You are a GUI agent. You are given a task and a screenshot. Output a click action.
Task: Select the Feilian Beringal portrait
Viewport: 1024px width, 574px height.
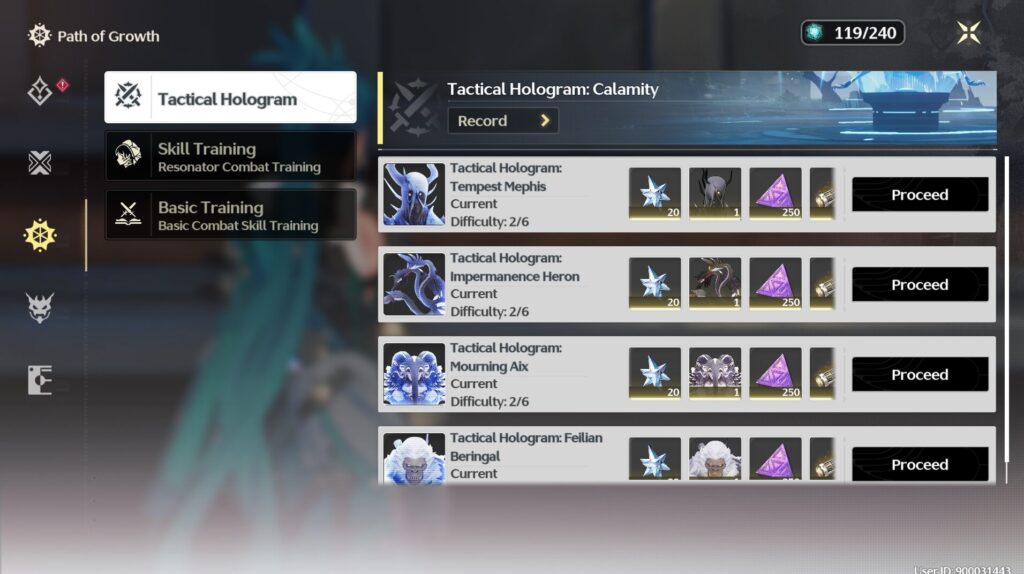414,460
